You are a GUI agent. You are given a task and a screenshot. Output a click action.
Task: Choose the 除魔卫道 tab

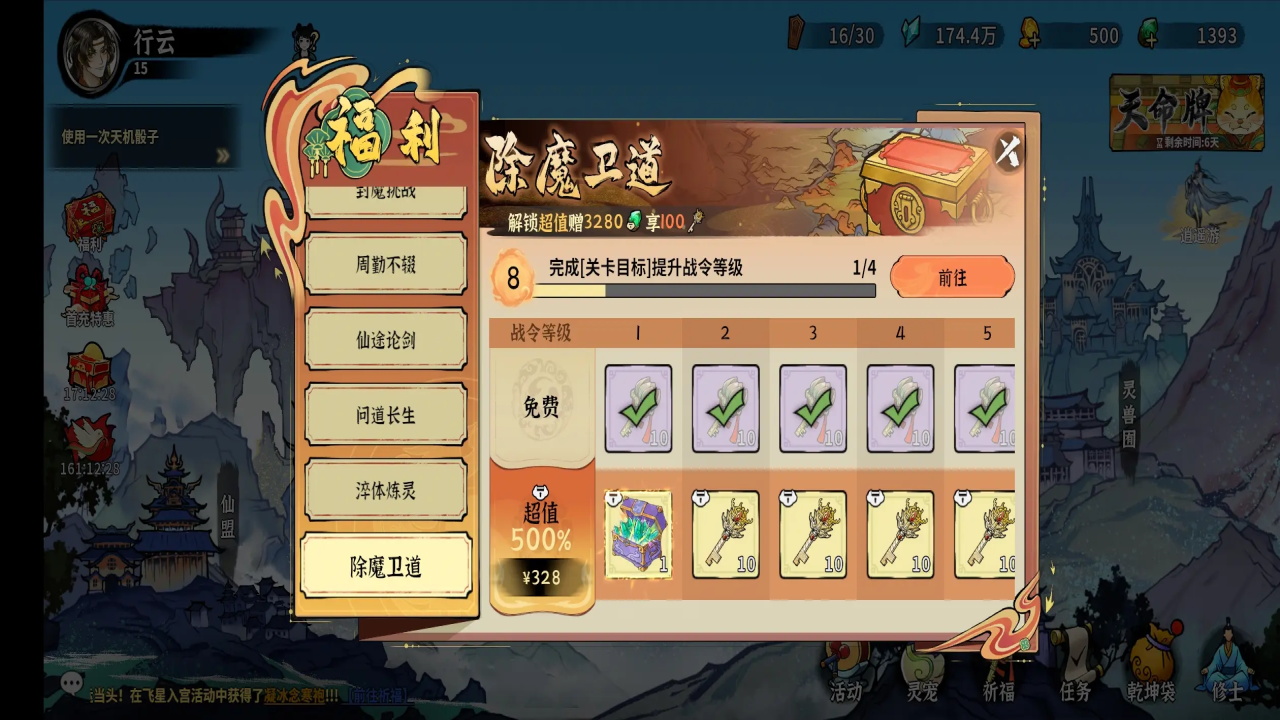(x=386, y=566)
